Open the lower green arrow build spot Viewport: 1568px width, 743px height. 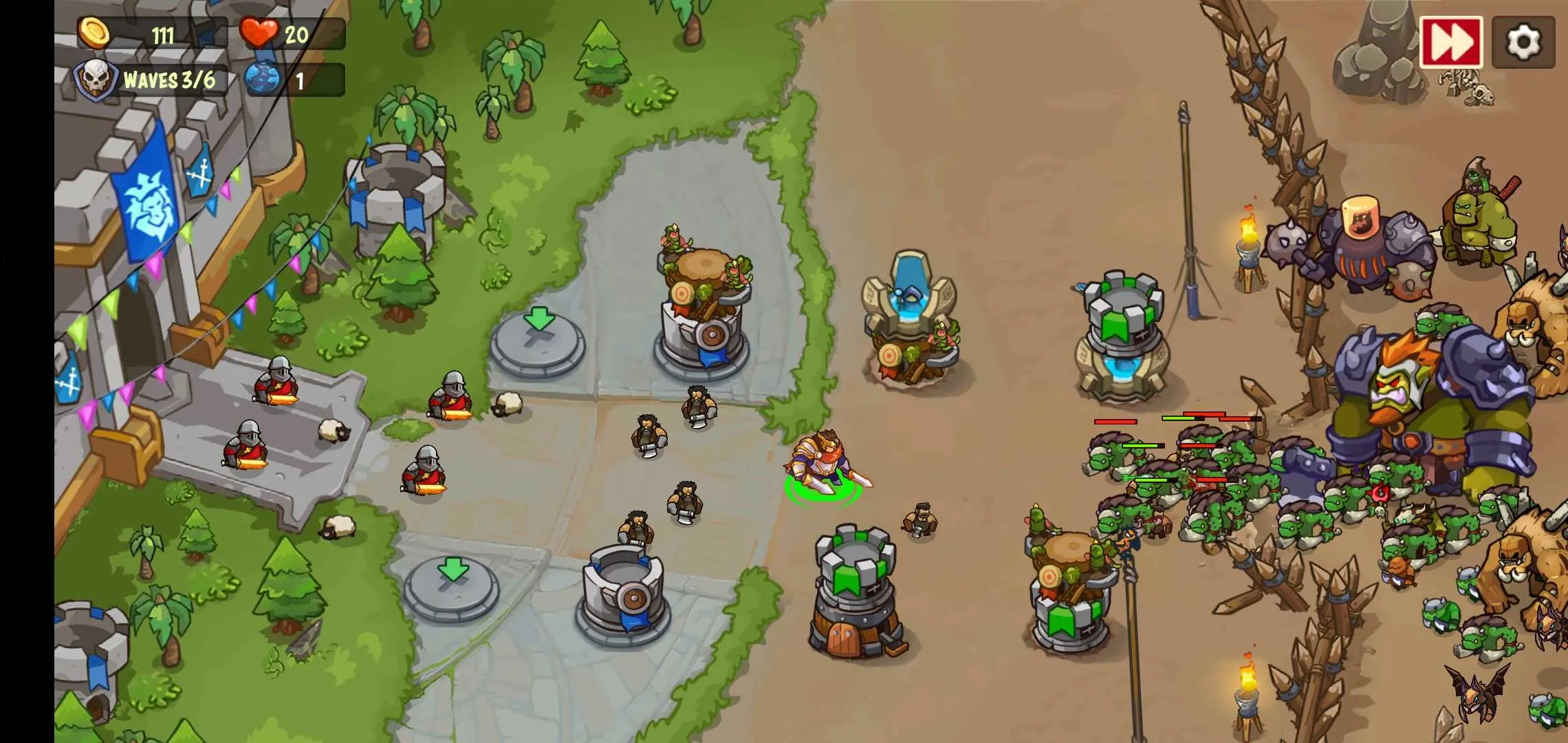coord(450,588)
